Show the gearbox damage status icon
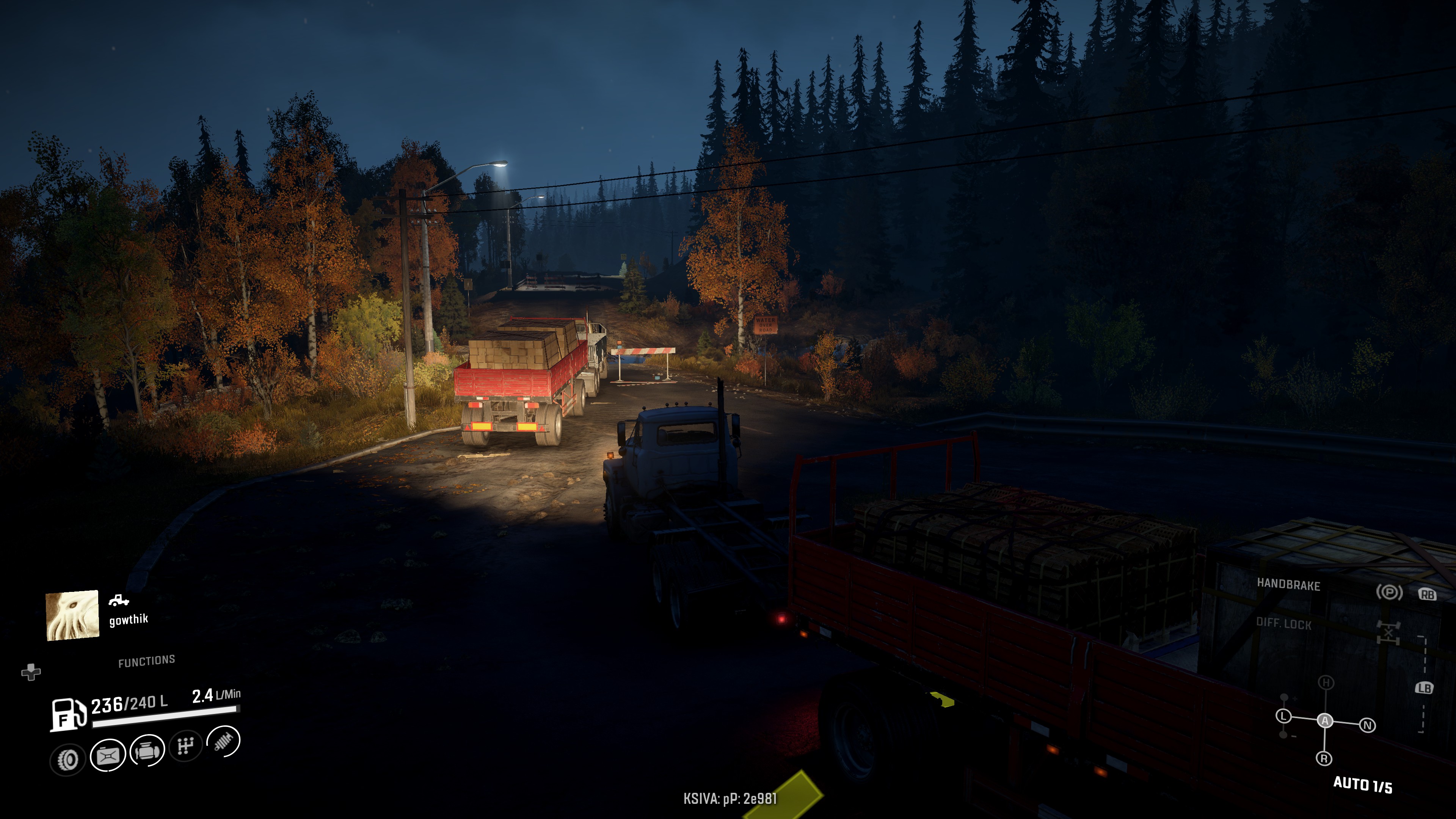 (x=185, y=746)
